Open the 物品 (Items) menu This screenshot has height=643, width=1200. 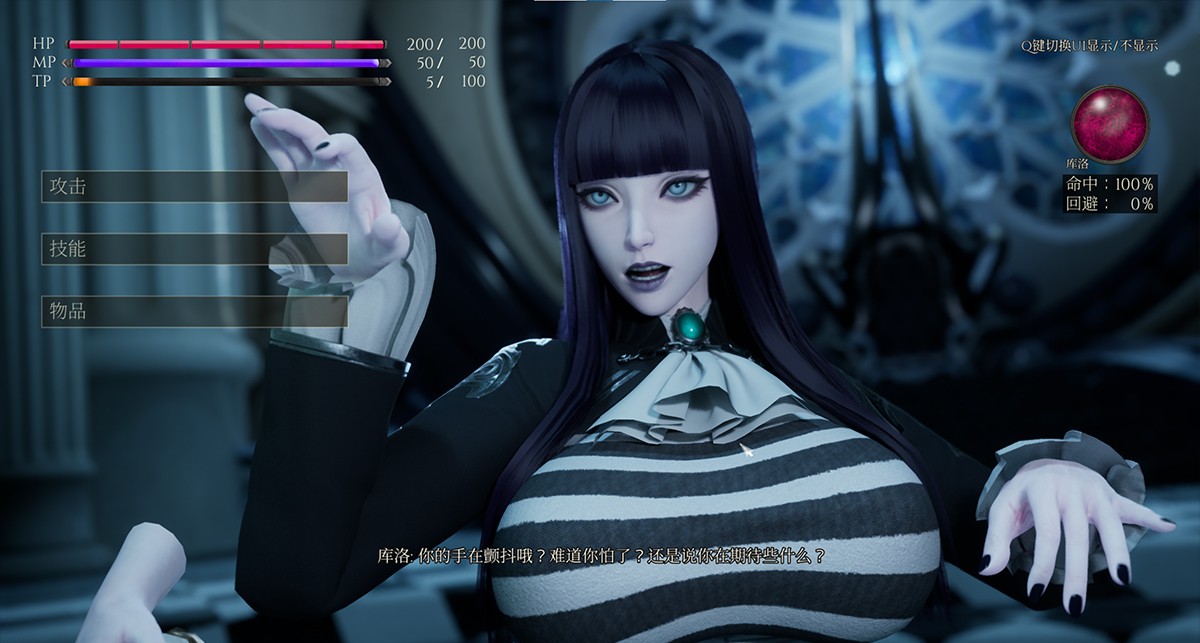click(x=194, y=311)
